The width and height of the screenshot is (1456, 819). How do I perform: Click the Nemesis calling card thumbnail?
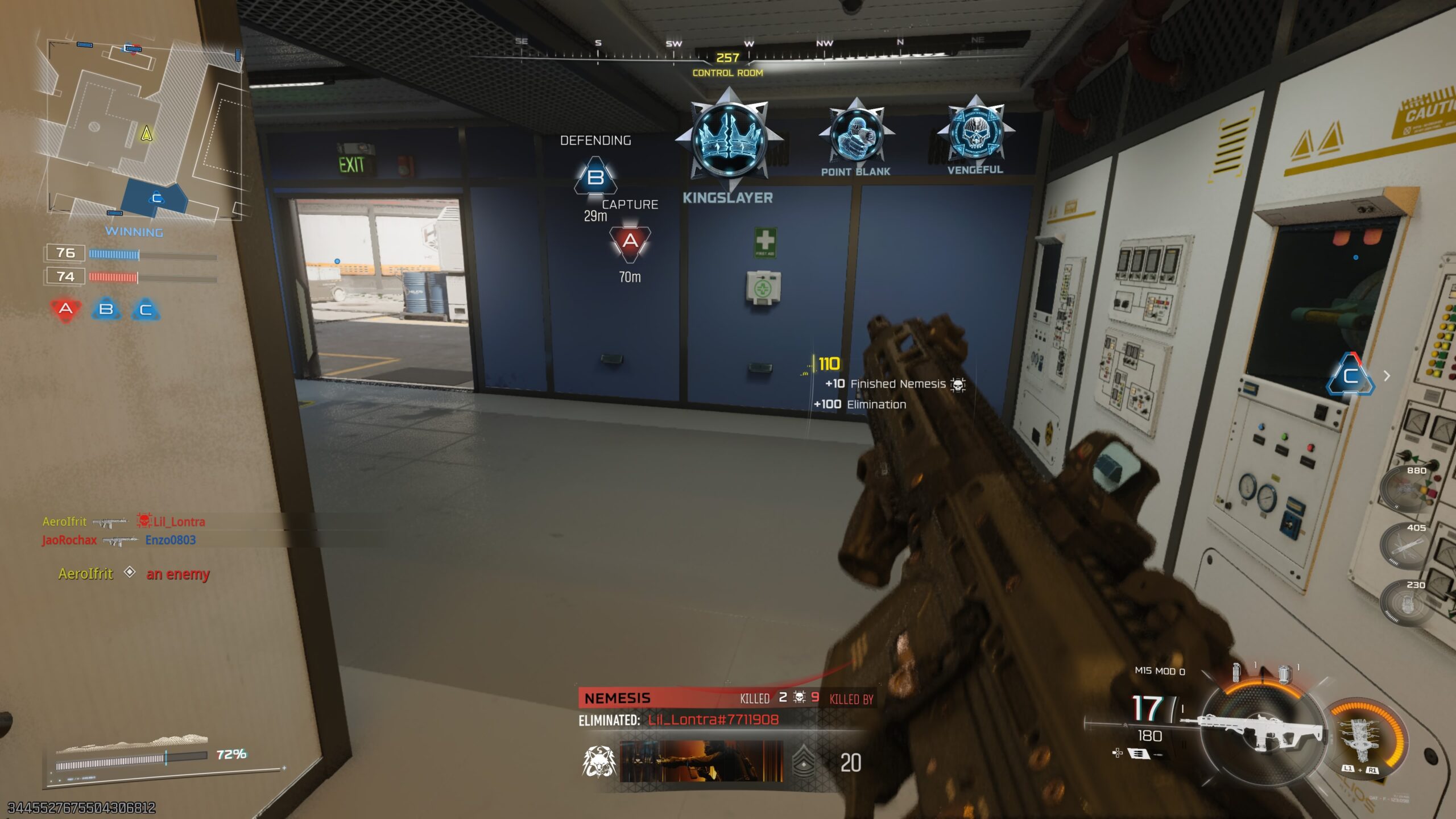[x=701, y=761]
